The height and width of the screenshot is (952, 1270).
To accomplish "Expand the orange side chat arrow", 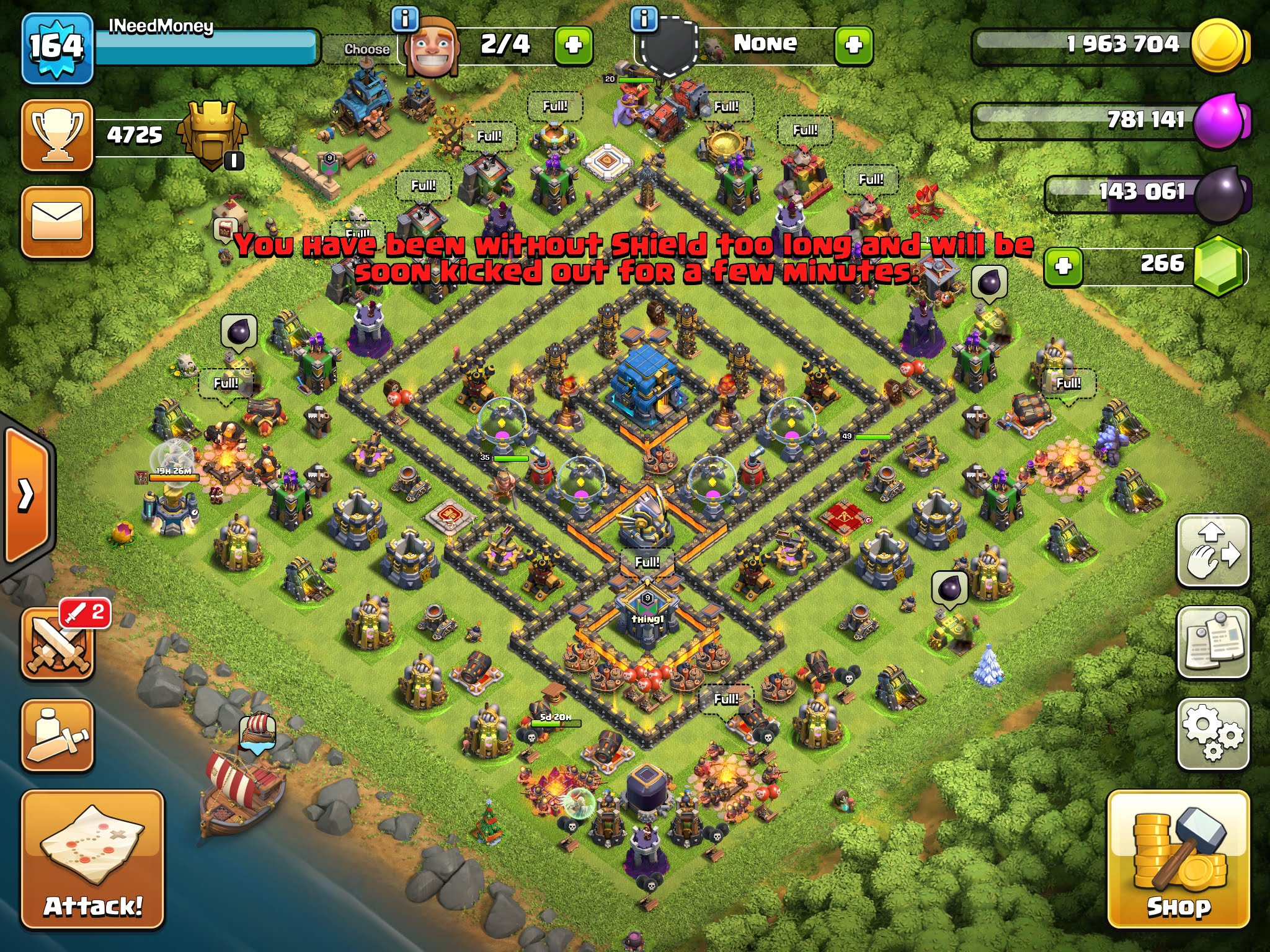I will click(27, 495).
